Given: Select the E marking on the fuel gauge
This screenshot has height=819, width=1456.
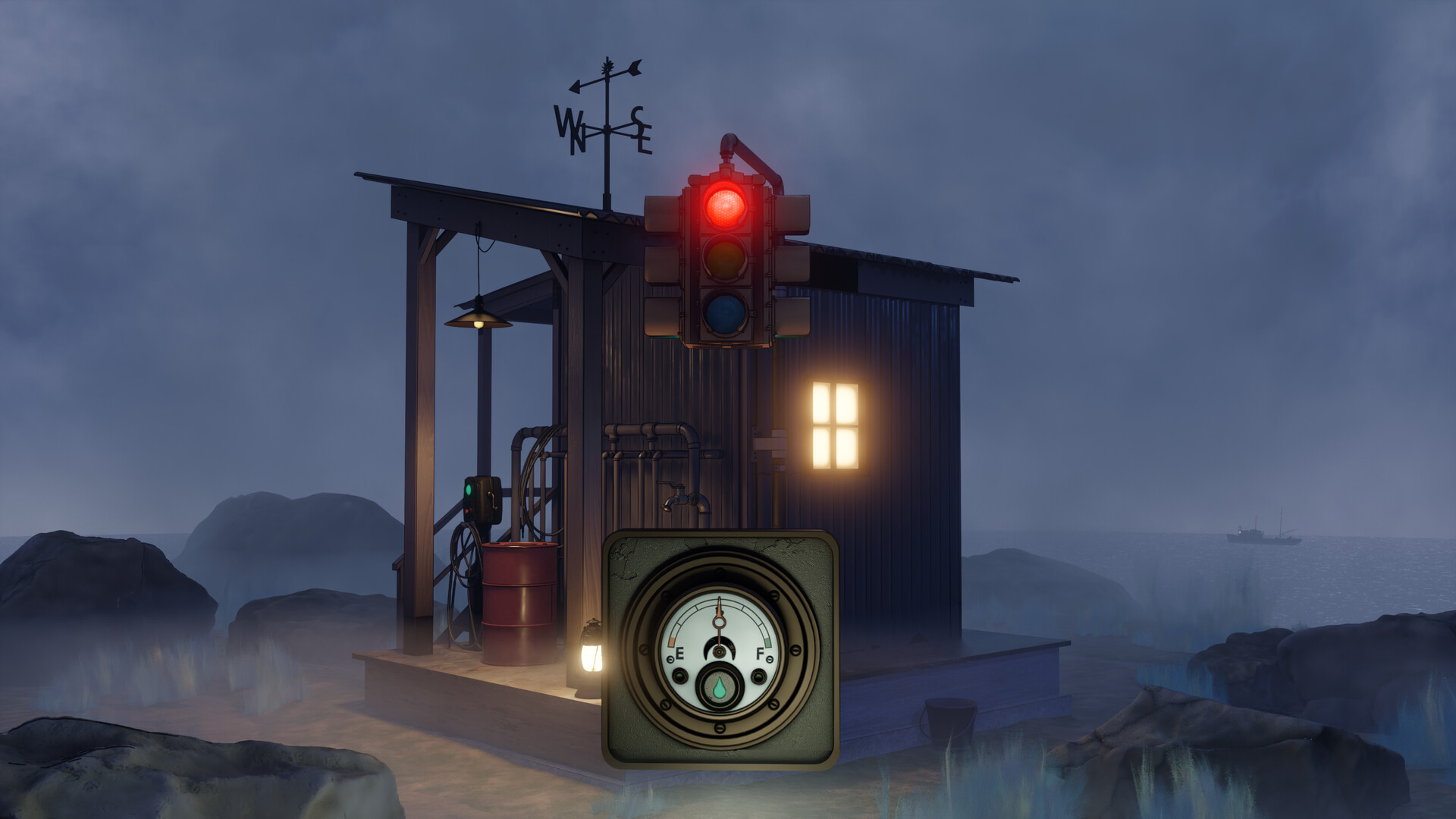Looking at the screenshot, I should (x=679, y=653).
